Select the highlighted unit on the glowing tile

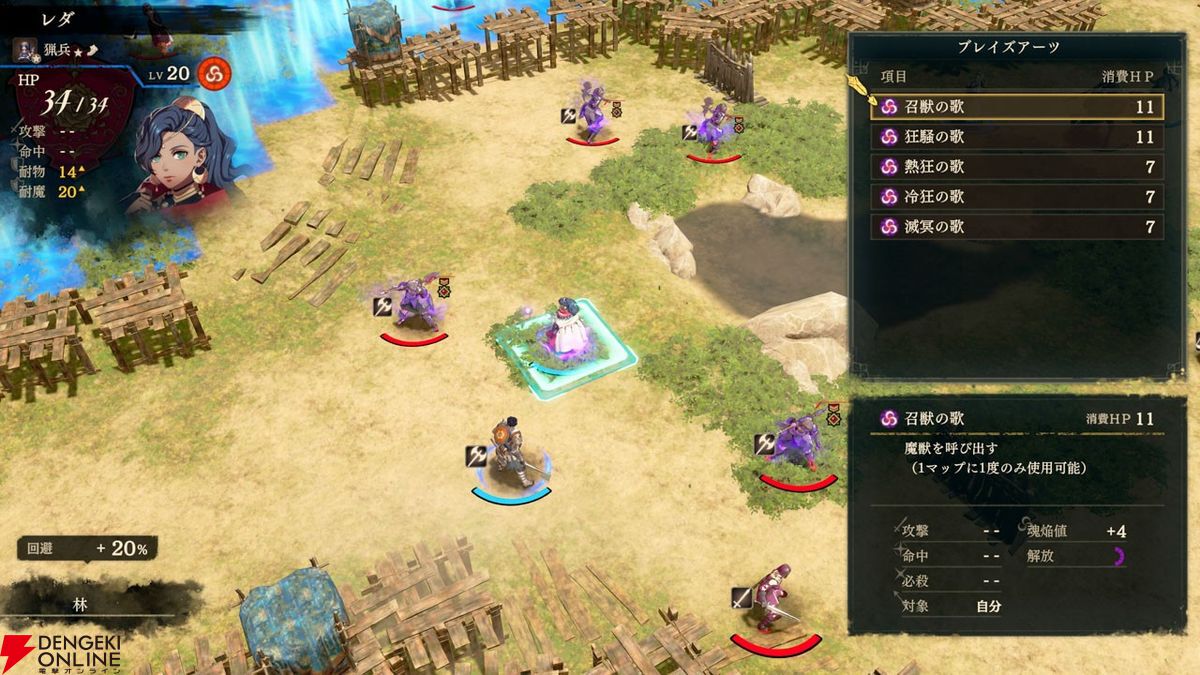coord(567,335)
